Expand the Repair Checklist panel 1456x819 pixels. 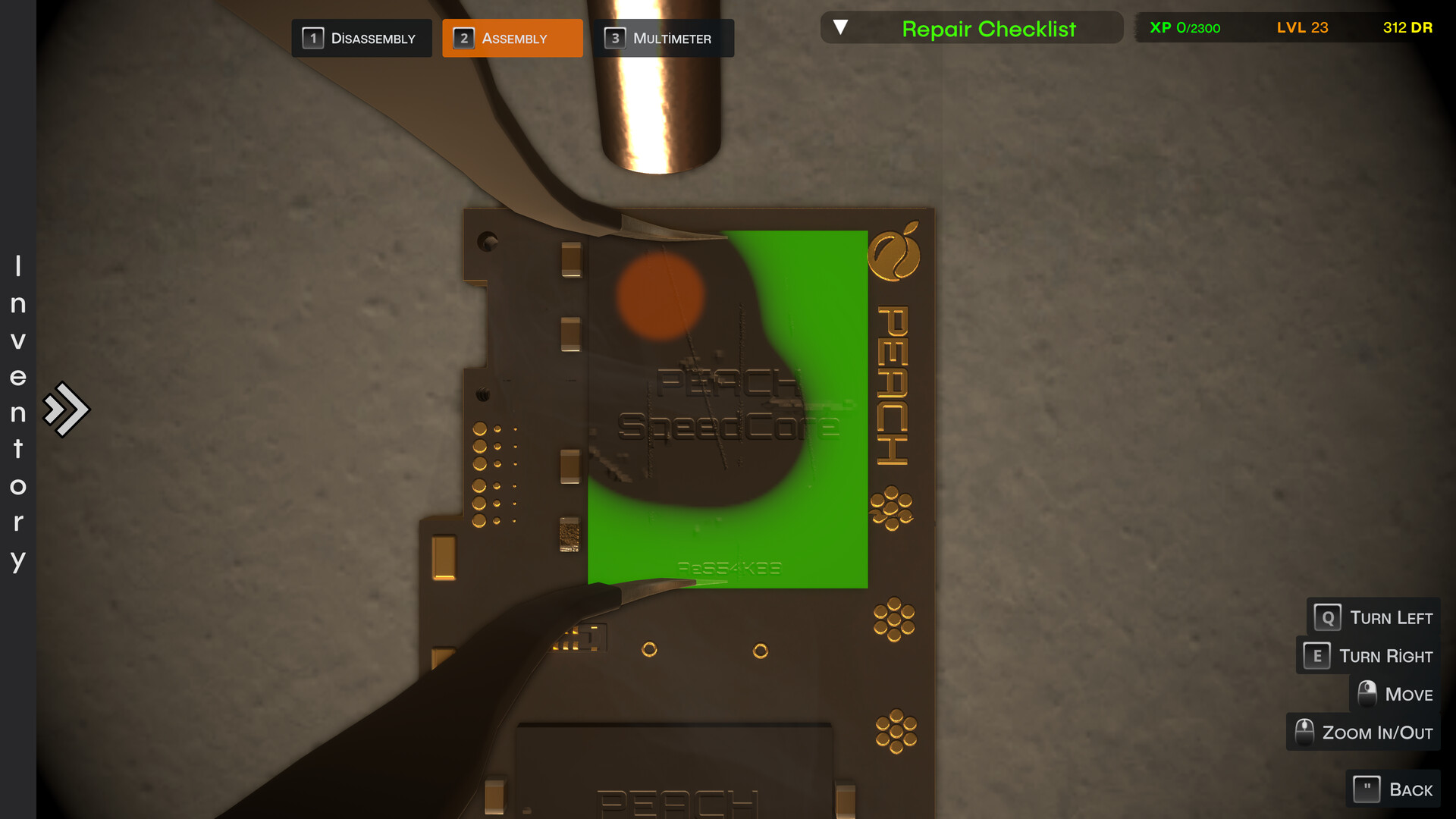(973, 28)
